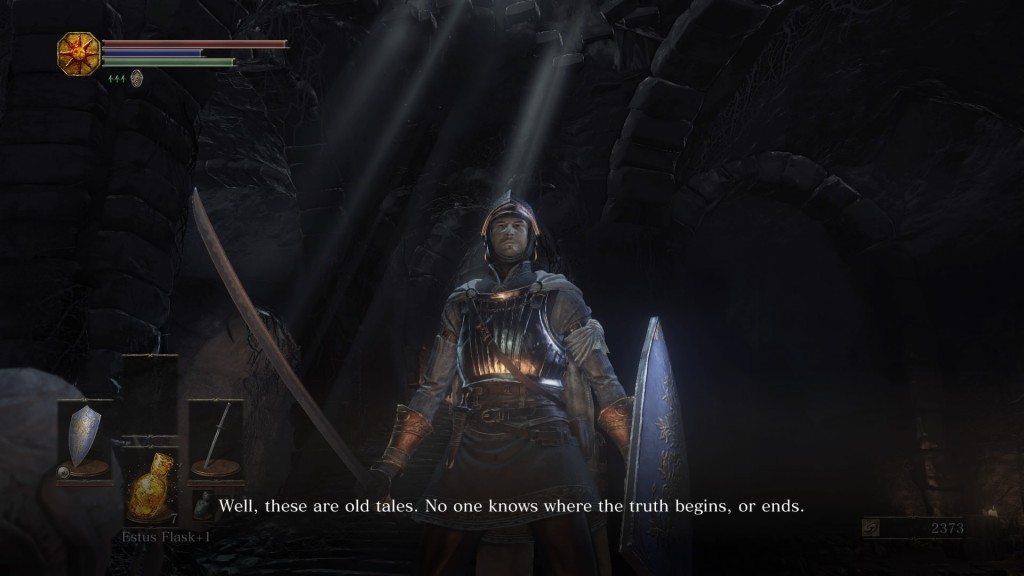This screenshot has width=1024, height=576.
Task: Click the grey oval status effect icon
Action: (x=136, y=78)
